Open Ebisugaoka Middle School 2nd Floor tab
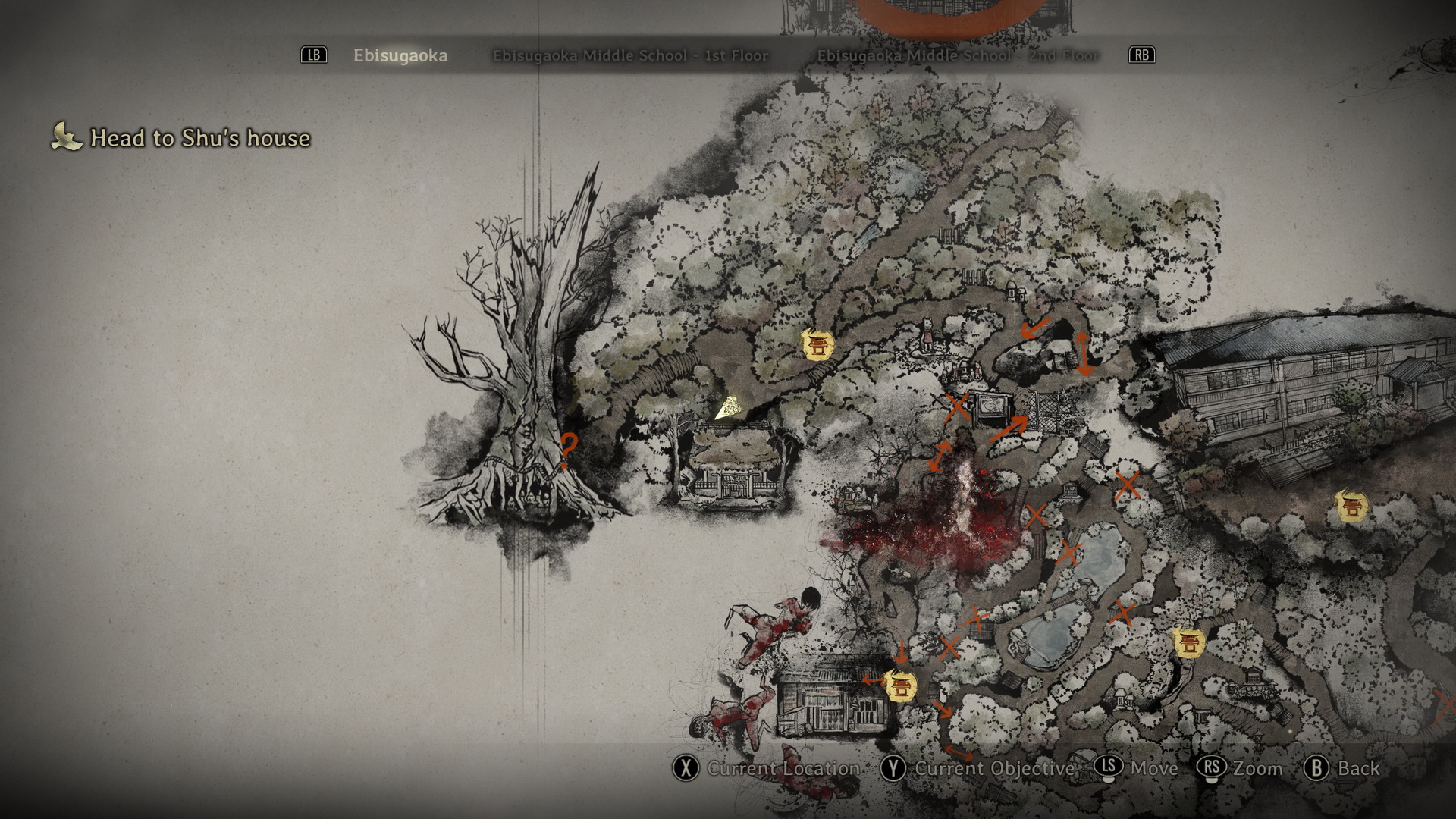The image size is (1456, 819). pyautogui.click(x=957, y=55)
